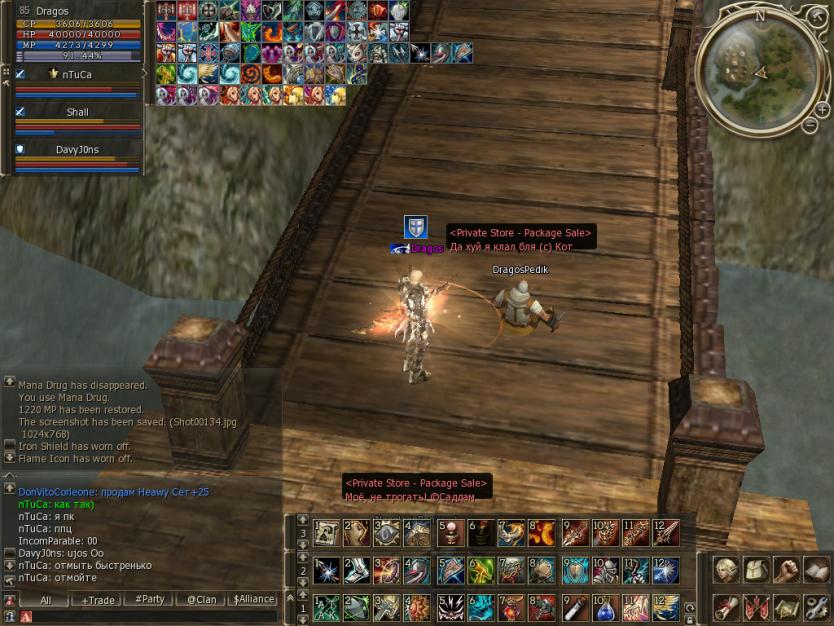Select party member nTuCa

(75, 73)
